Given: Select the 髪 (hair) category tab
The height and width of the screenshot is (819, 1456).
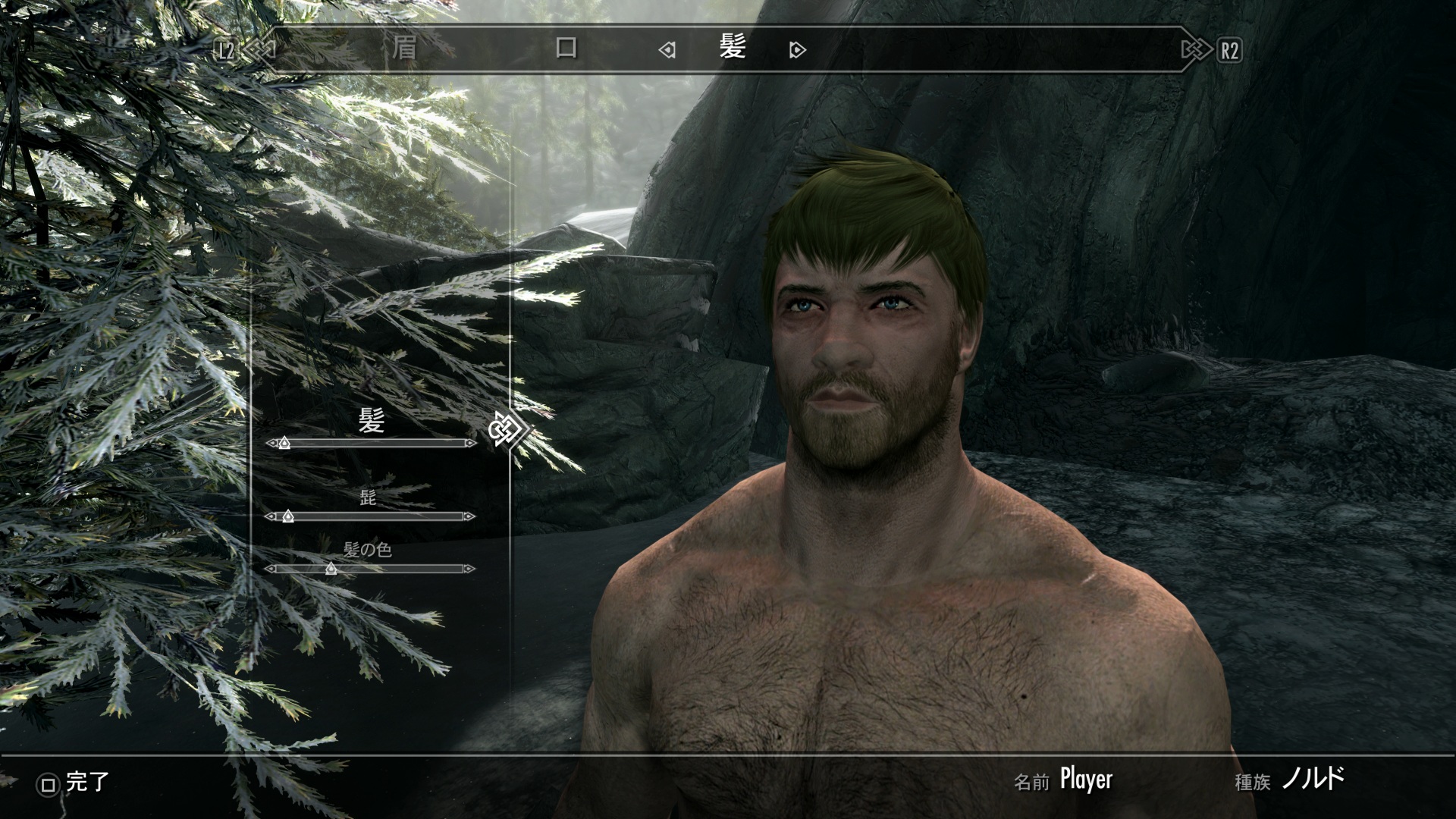Looking at the screenshot, I should (x=733, y=49).
